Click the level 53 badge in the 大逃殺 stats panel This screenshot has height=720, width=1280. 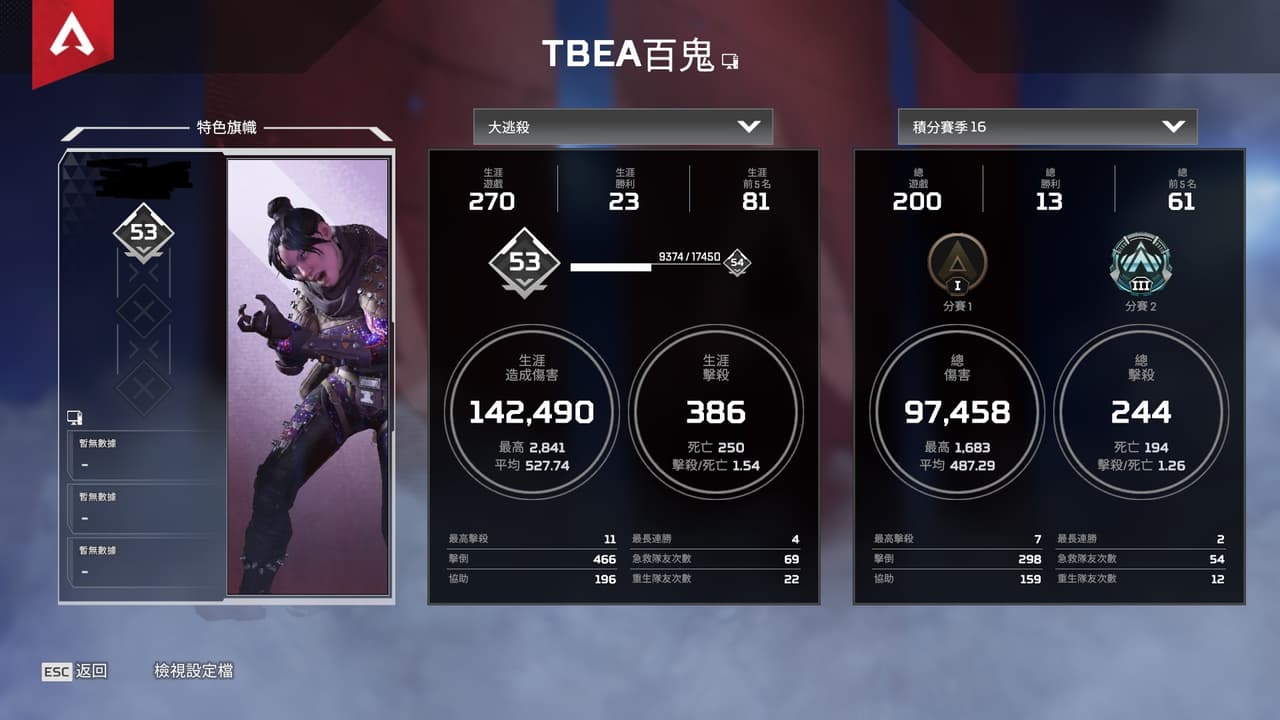tap(525, 263)
